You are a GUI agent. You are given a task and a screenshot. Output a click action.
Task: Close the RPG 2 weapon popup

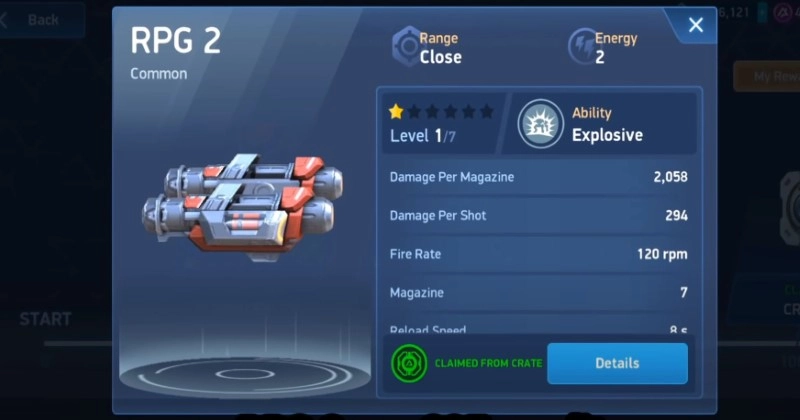[696, 26]
